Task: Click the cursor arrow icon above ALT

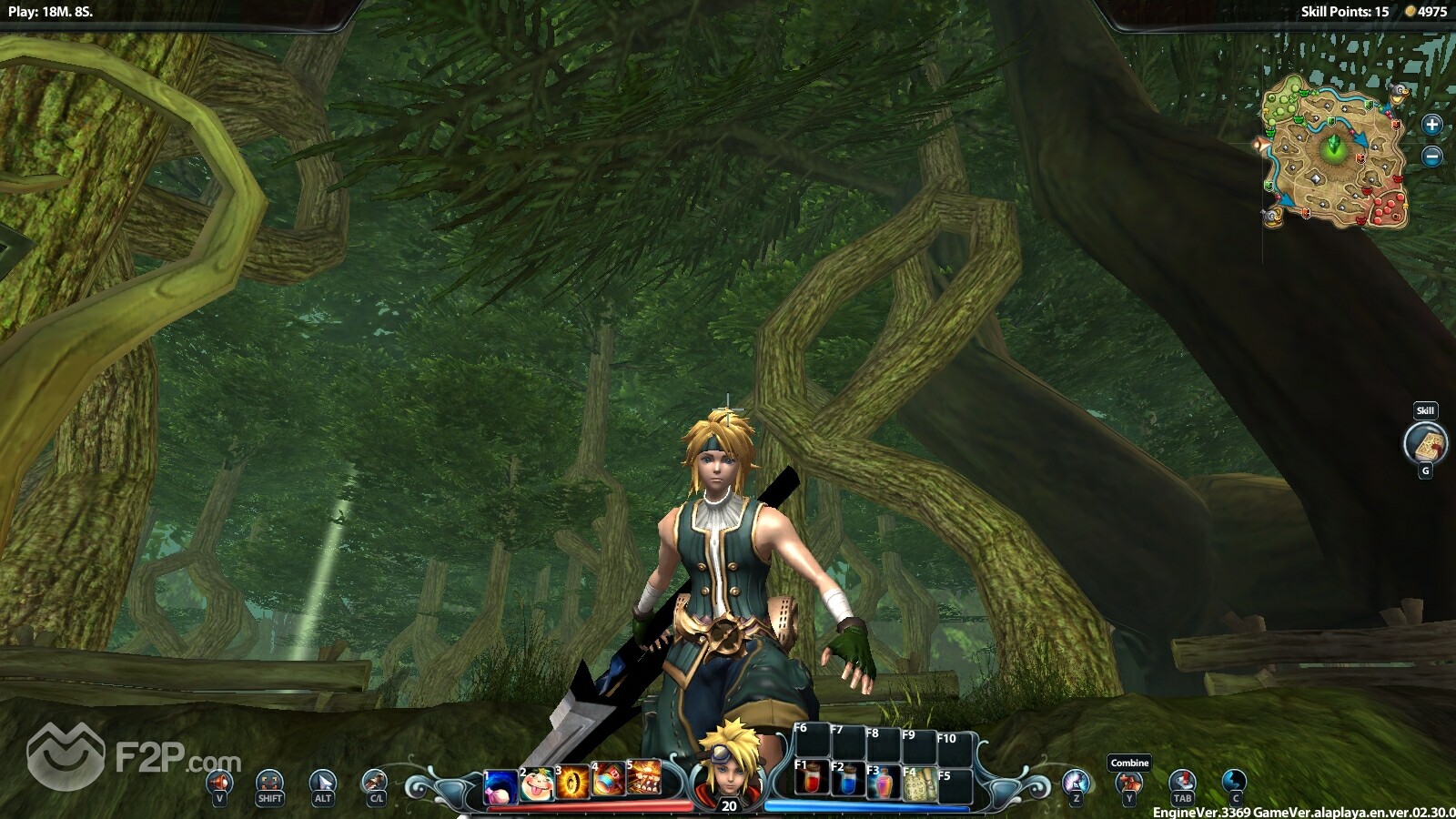Action: pyautogui.click(x=323, y=782)
